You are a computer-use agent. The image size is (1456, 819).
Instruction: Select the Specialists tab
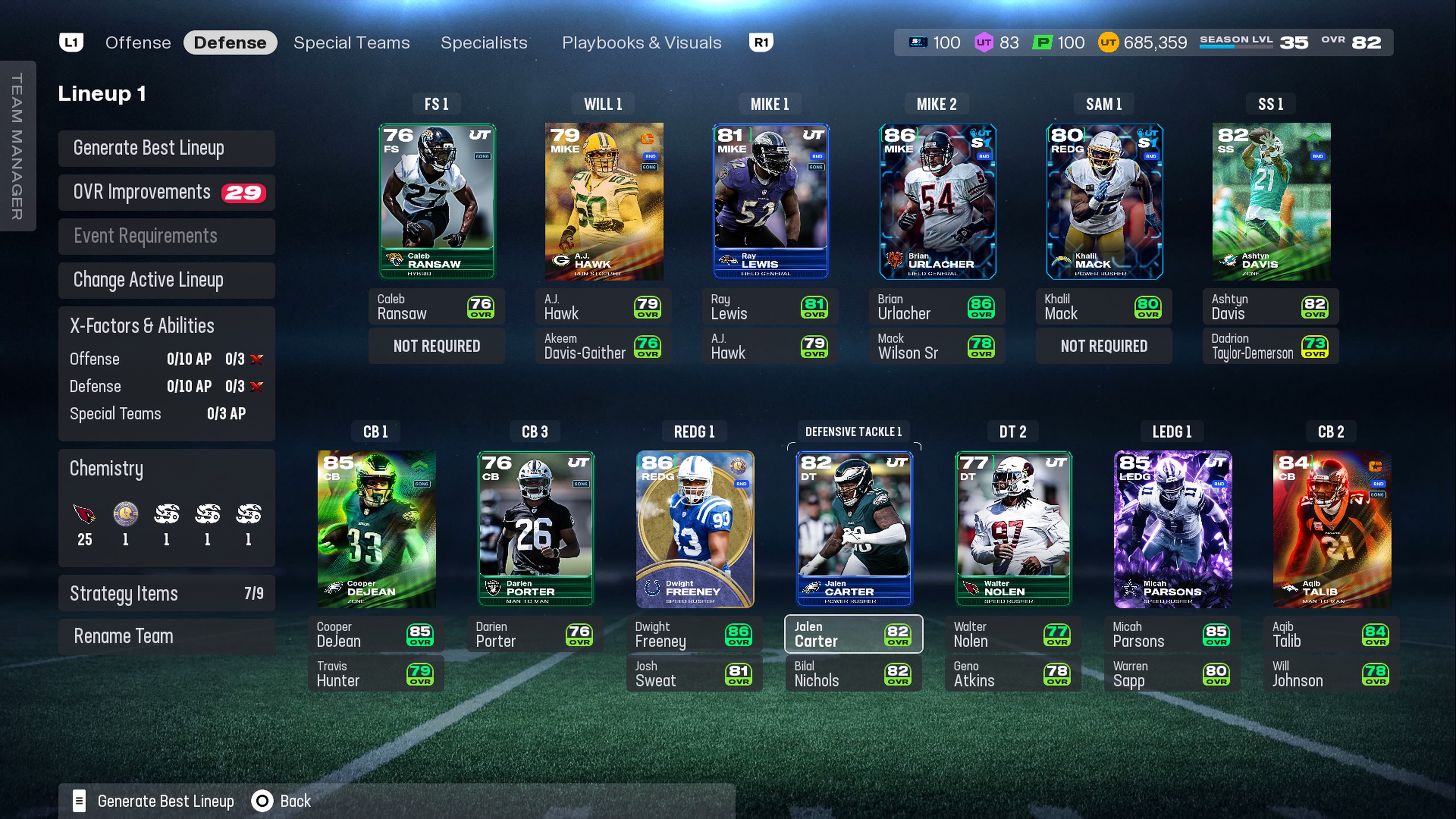pyautogui.click(x=483, y=42)
